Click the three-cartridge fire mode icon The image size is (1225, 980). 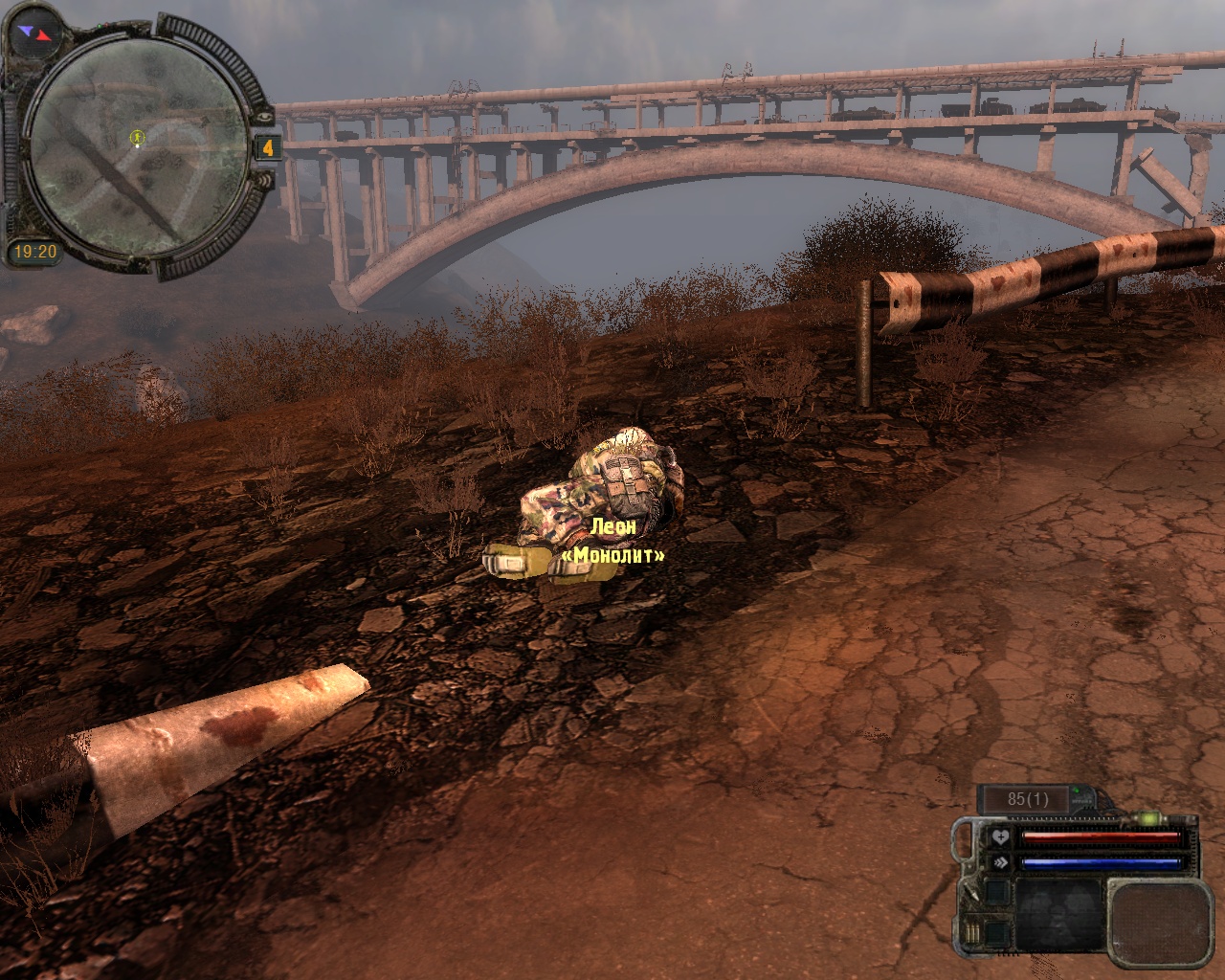coord(973,935)
